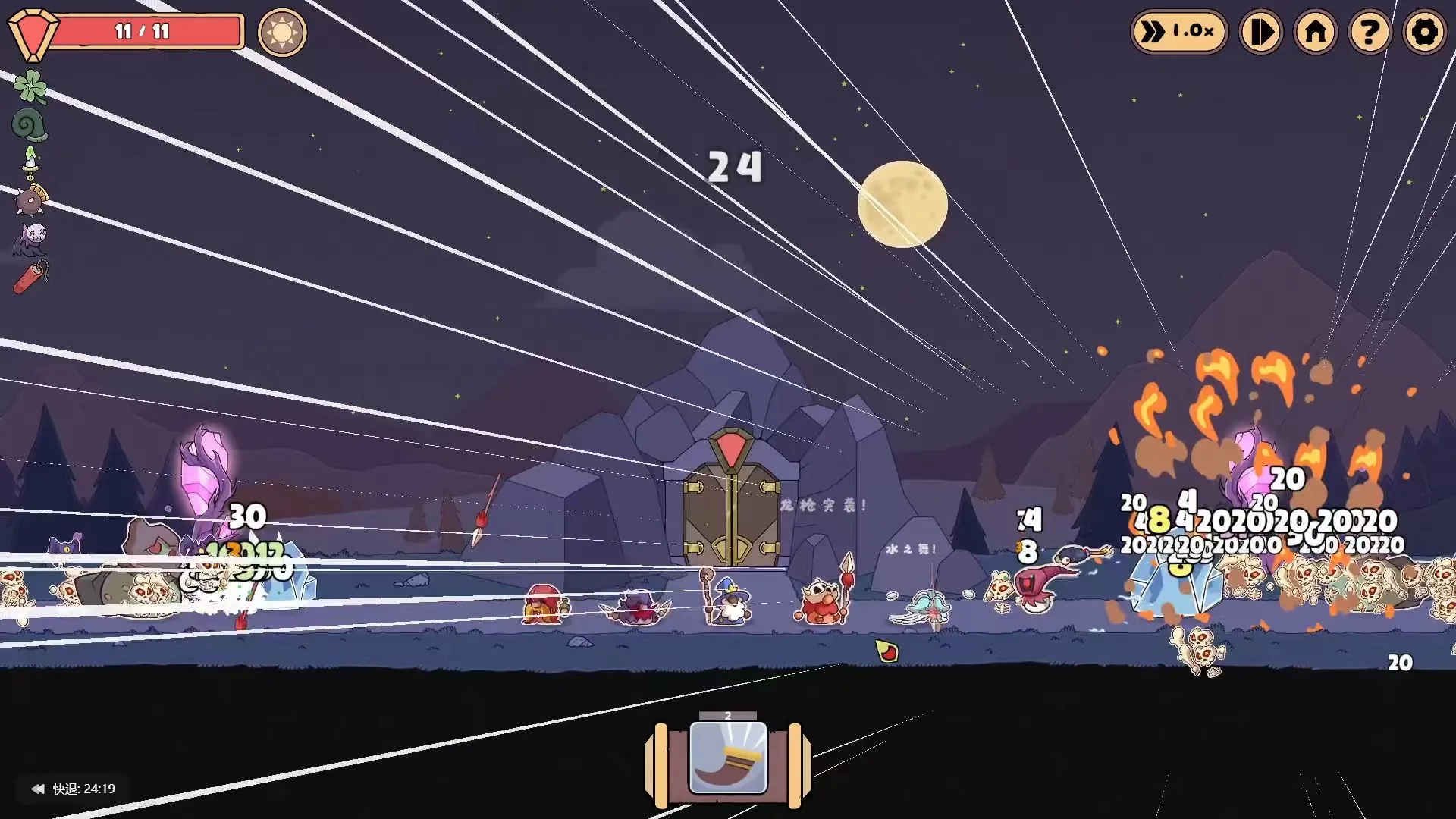Inspect the green arrow potion relic
The width and height of the screenshot is (1456, 819).
[x=30, y=161]
